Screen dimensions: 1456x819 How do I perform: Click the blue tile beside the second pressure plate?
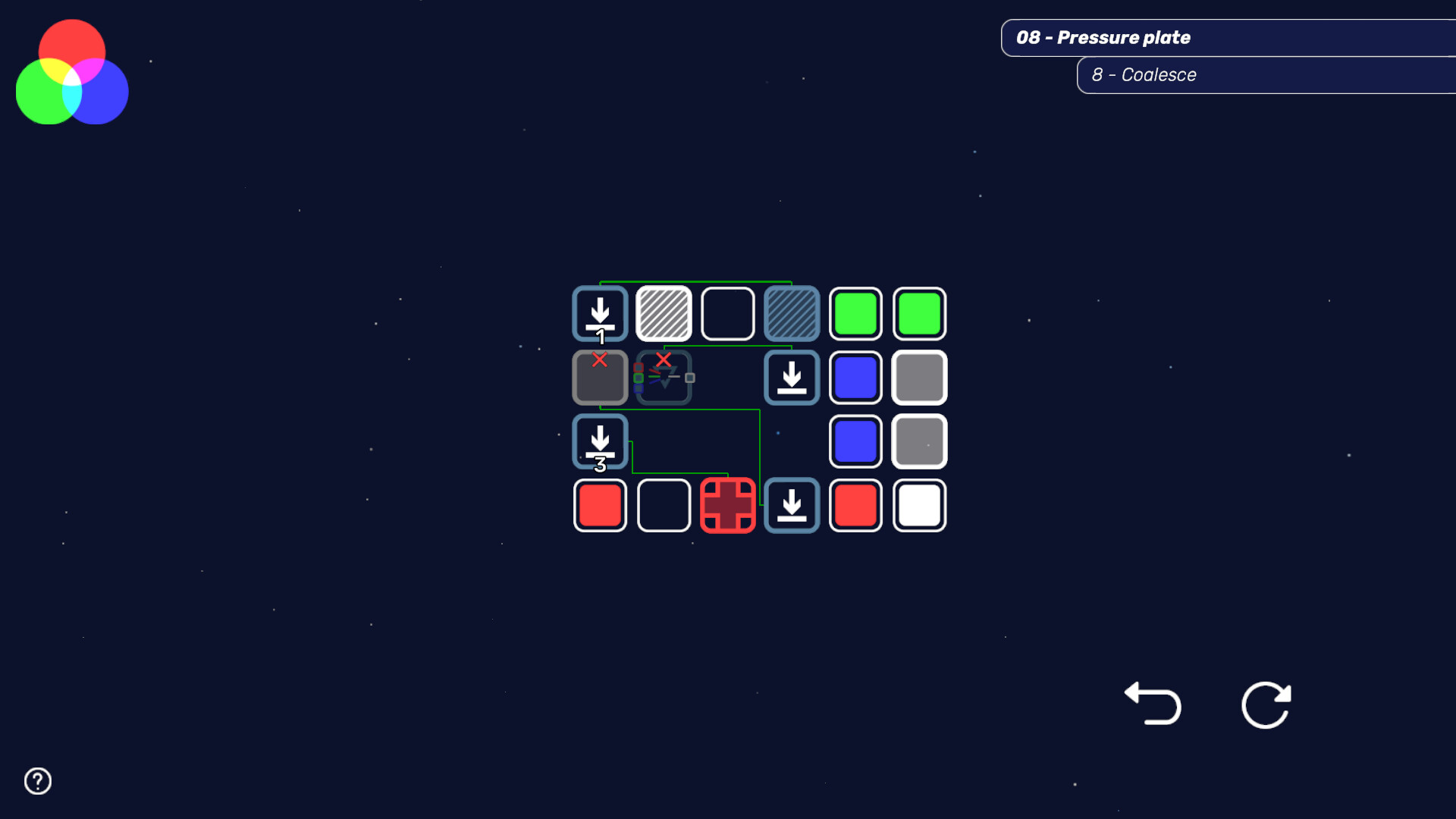pos(855,377)
